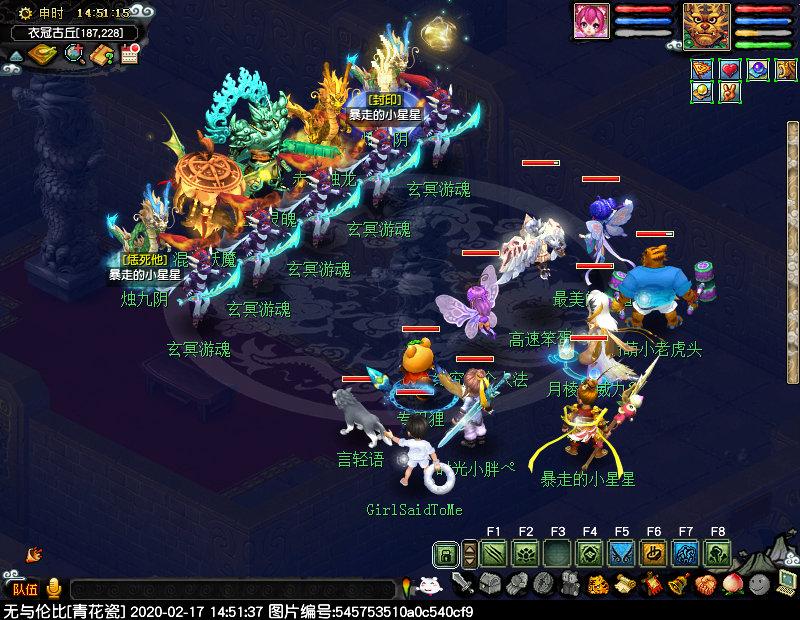This screenshot has height=620, width=800.
Task: Click the tiger character portrait
Action: (x=707, y=25)
